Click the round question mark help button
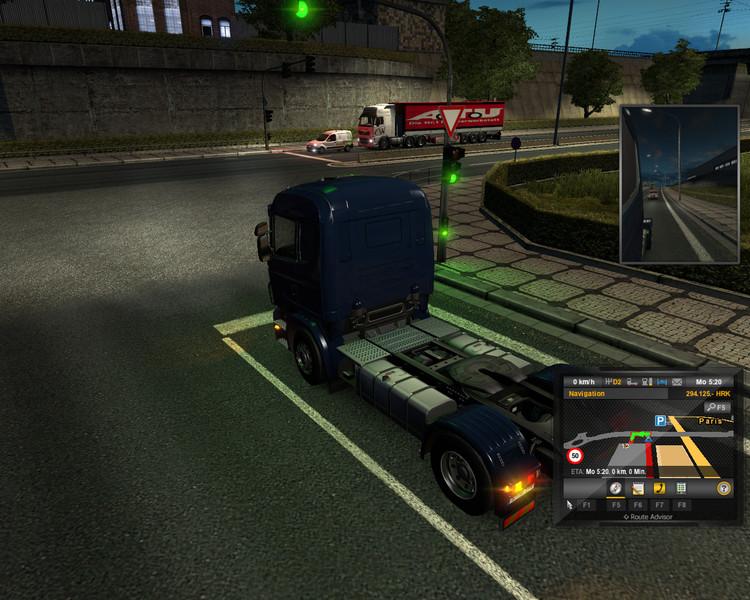 pyautogui.click(x=723, y=488)
